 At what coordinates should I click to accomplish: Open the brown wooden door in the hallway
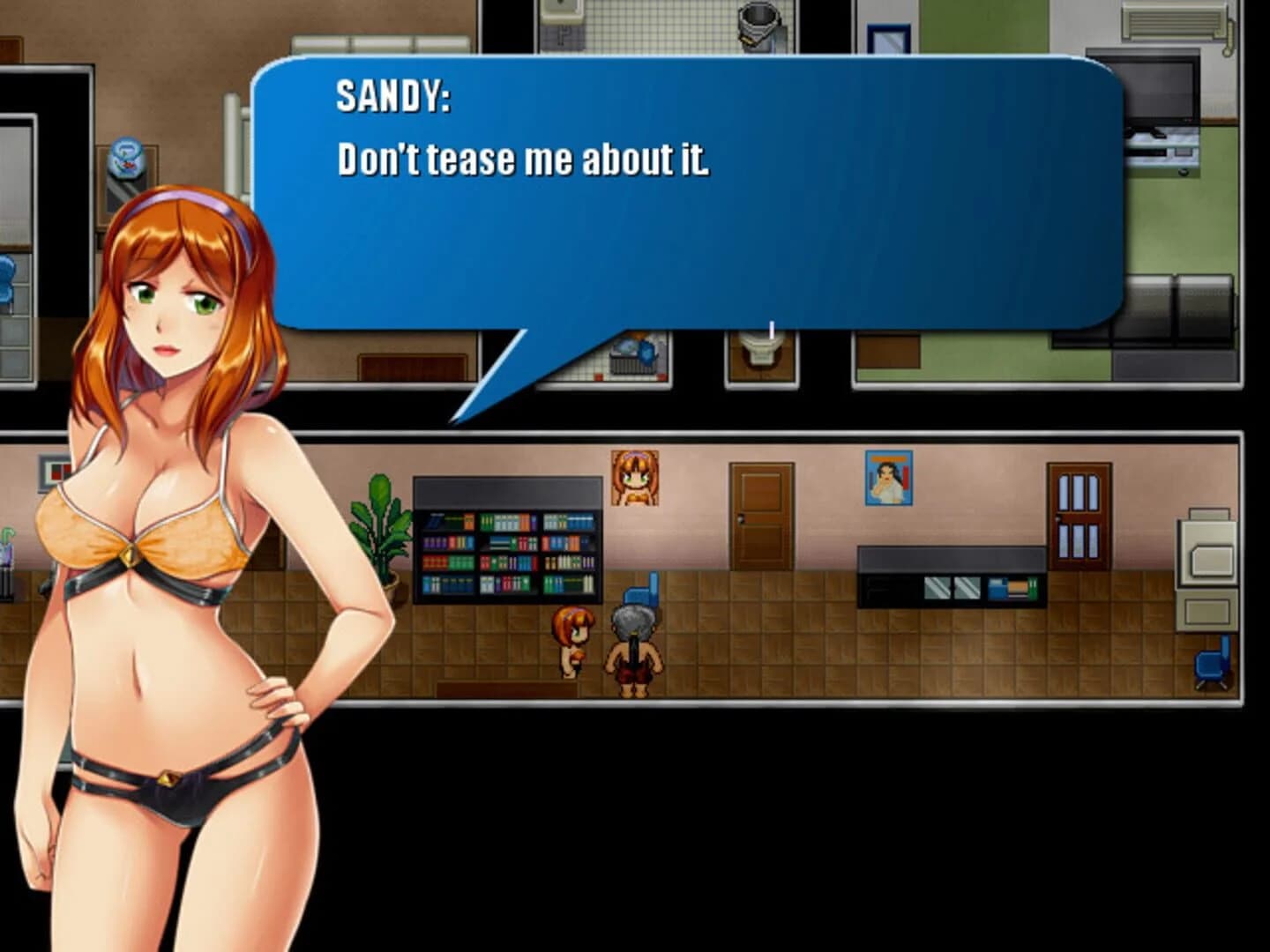[x=761, y=516]
